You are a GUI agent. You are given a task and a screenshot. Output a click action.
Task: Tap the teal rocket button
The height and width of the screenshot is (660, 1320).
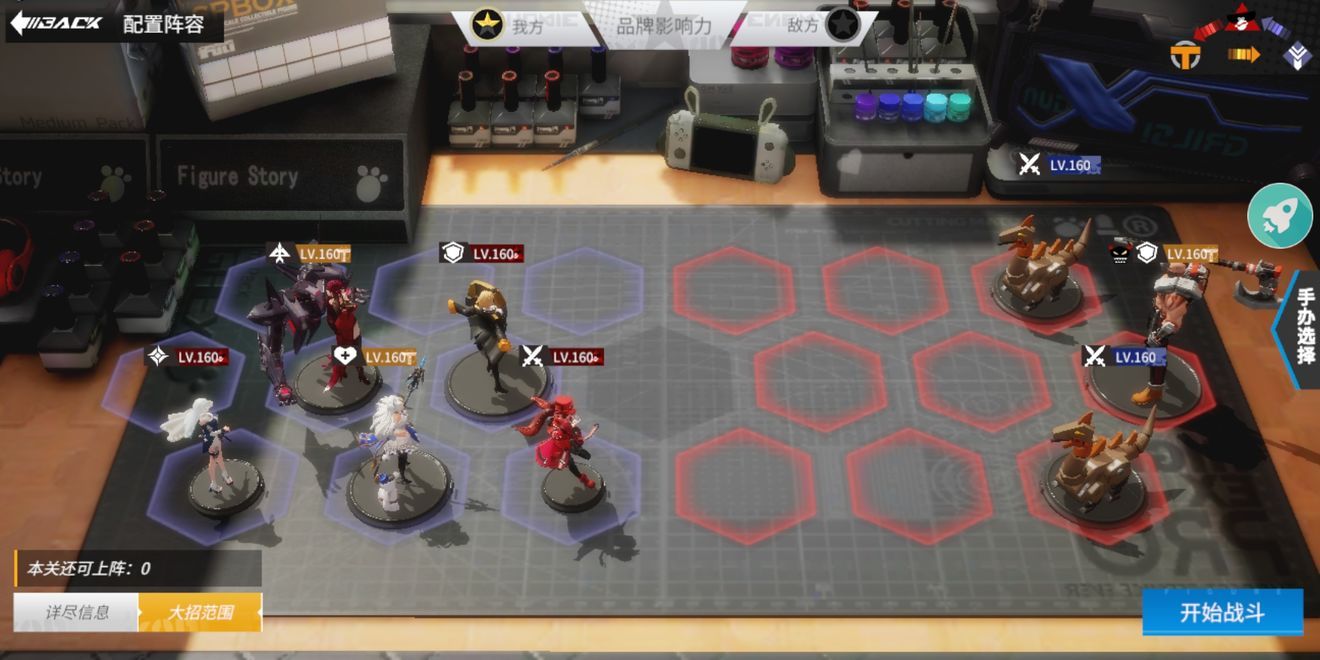tap(1279, 215)
